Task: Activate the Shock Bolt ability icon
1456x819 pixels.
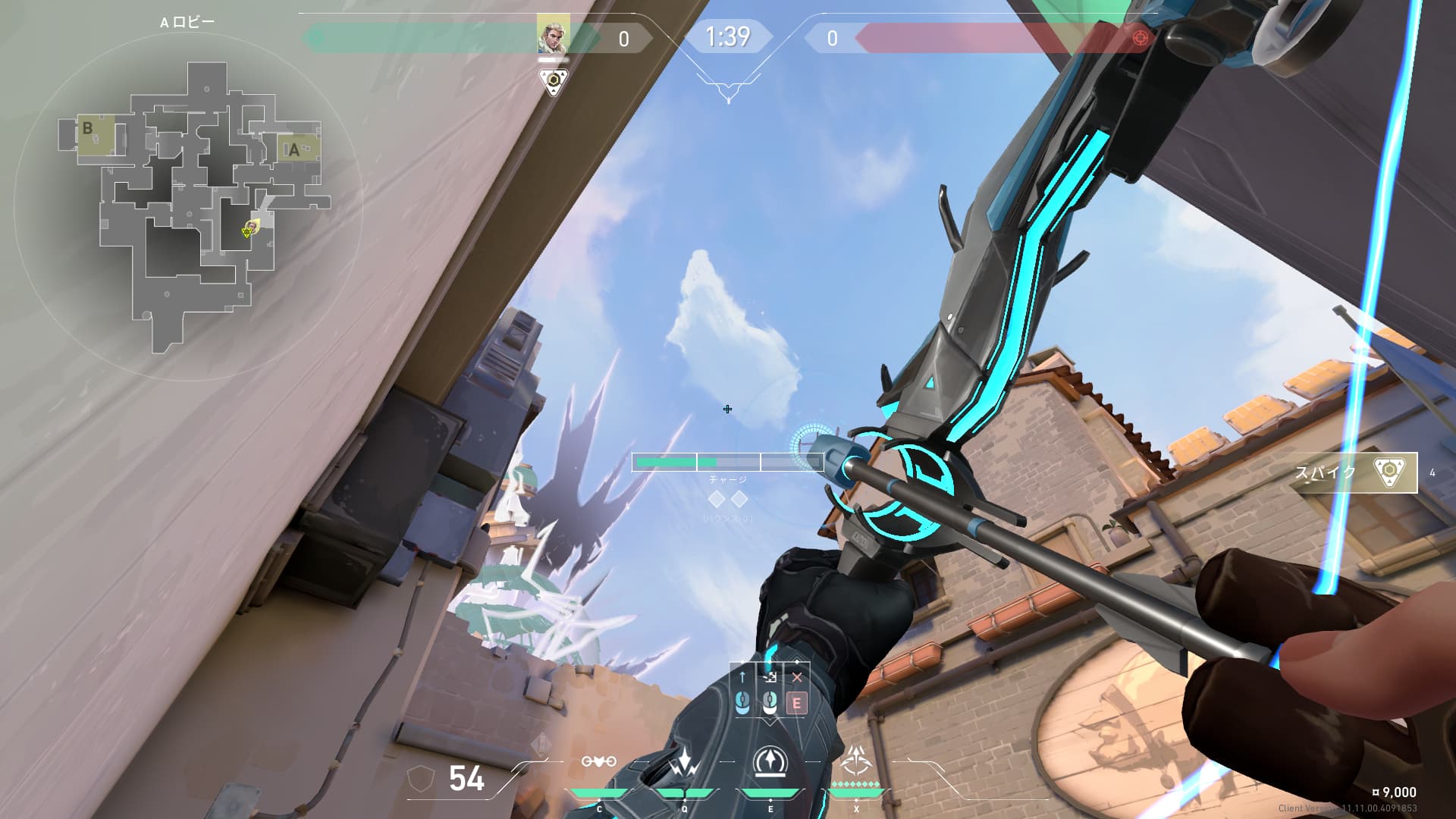Action: (685, 763)
